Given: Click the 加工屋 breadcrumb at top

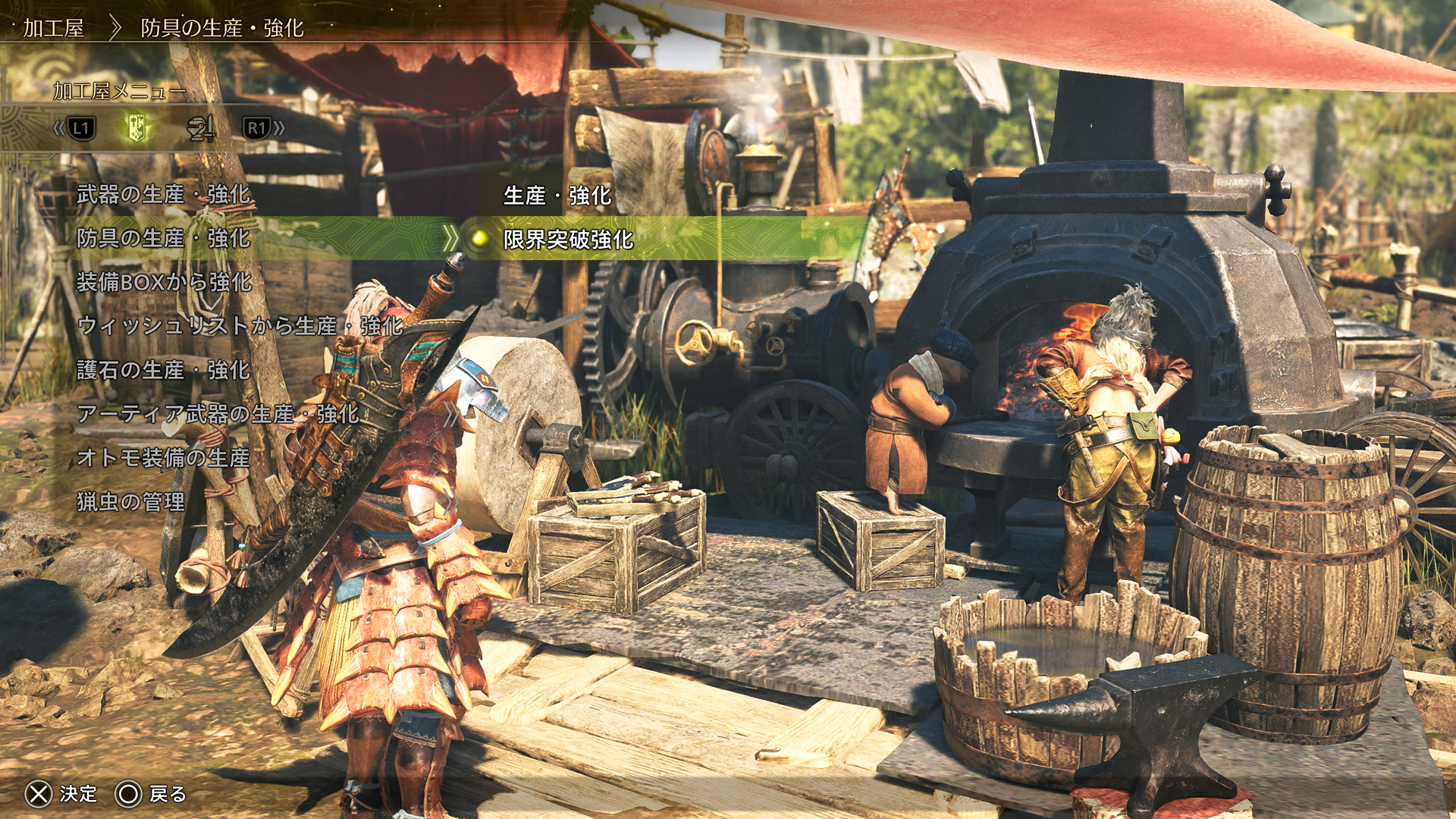Looking at the screenshot, I should 53,29.
